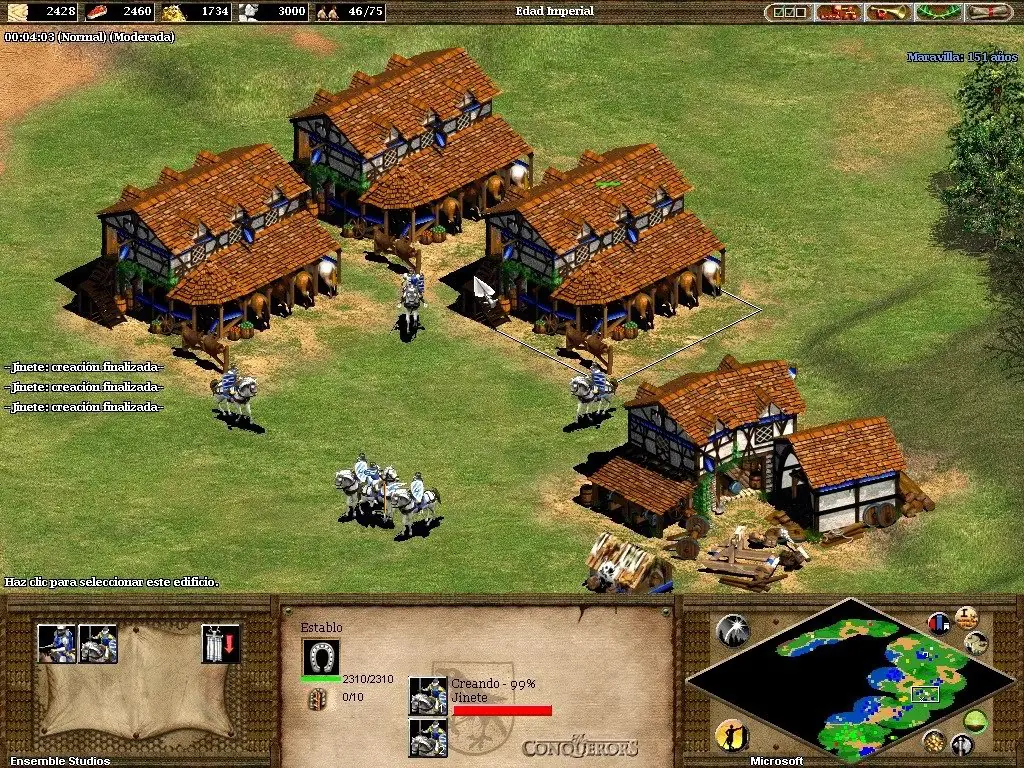Select the lance knight training icon
Viewport: 1024px width, 768px height.
point(56,643)
